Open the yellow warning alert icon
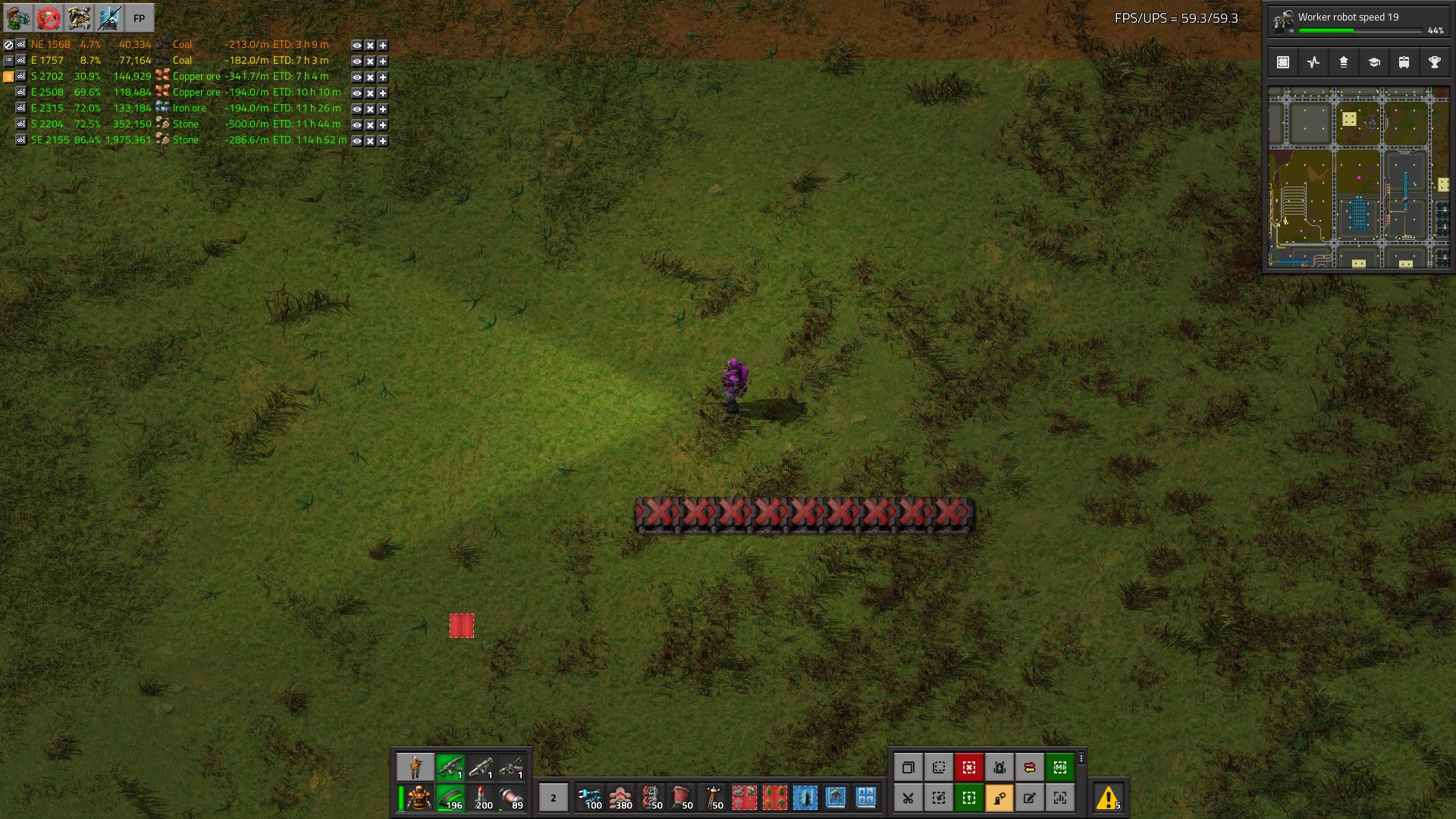This screenshot has width=1456, height=819. point(1108,798)
